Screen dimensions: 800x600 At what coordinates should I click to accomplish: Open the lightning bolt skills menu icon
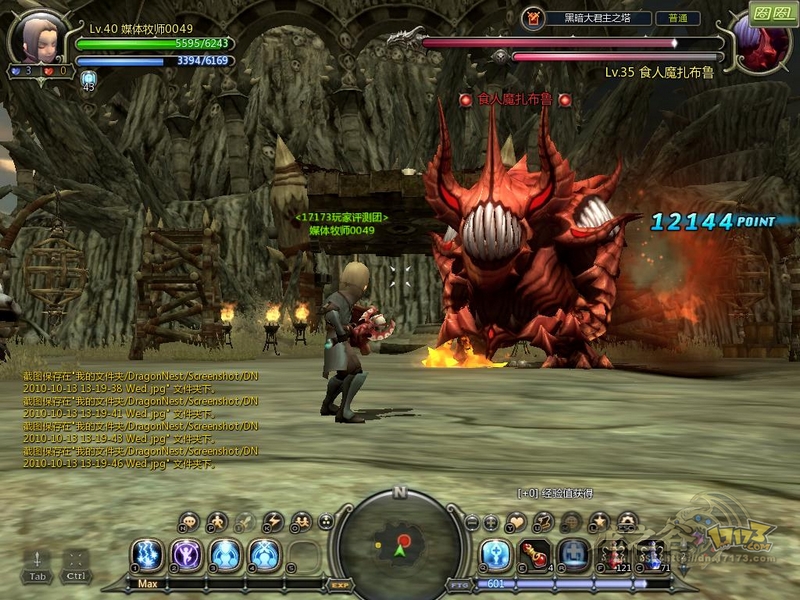click(272, 521)
